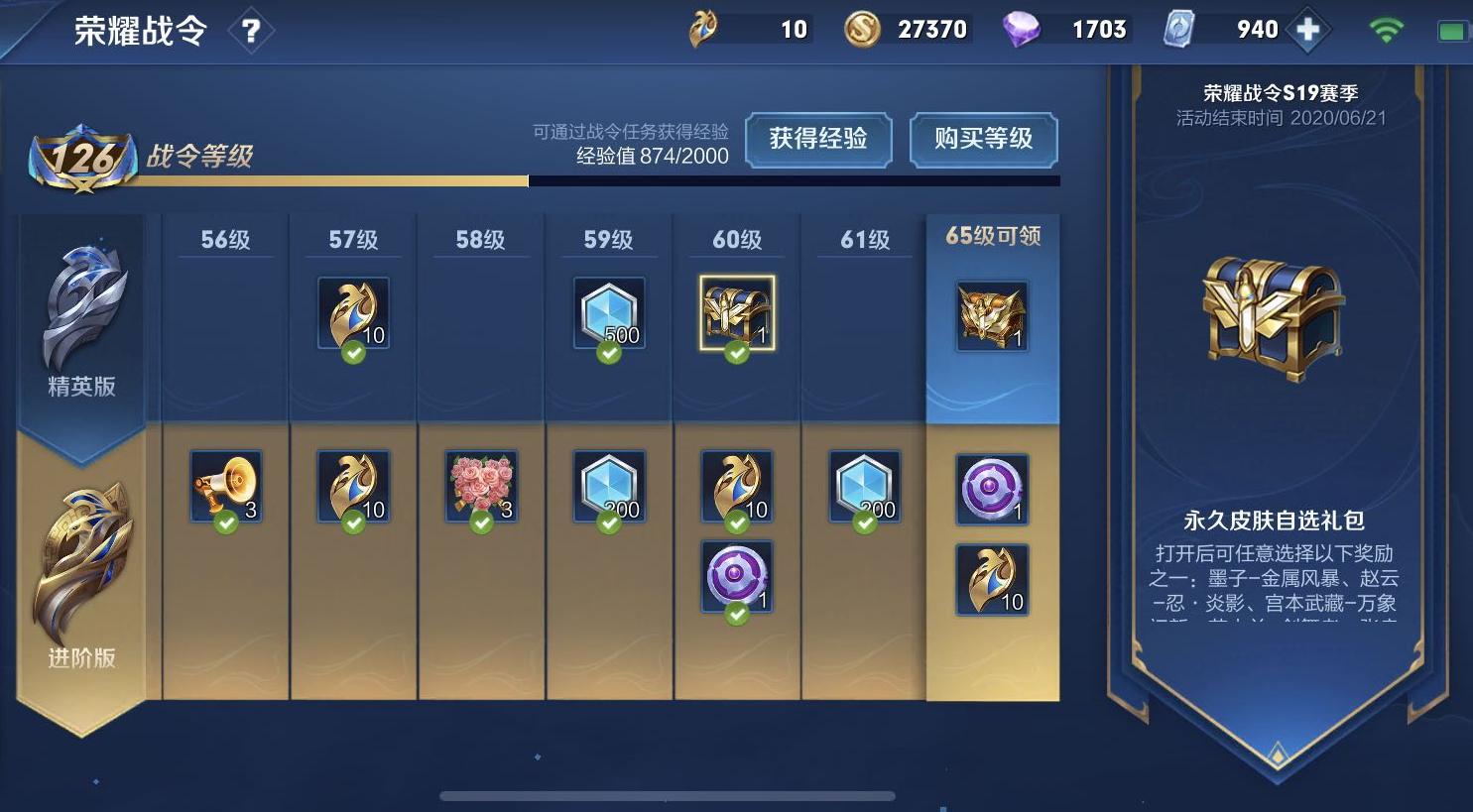This screenshot has width=1473, height=812.
Task: Click the plus to add points currency
Action: point(1306,29)
